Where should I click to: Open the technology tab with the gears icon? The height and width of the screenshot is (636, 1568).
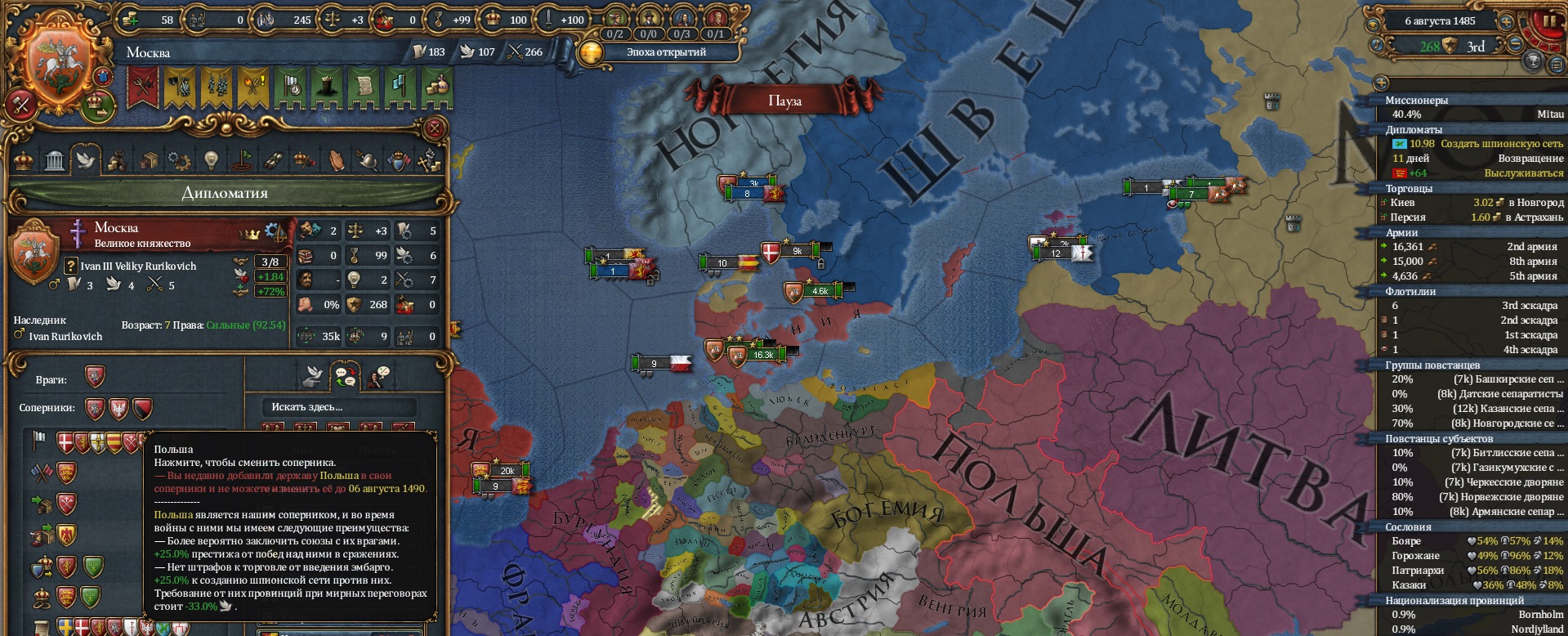pos(177,160)
